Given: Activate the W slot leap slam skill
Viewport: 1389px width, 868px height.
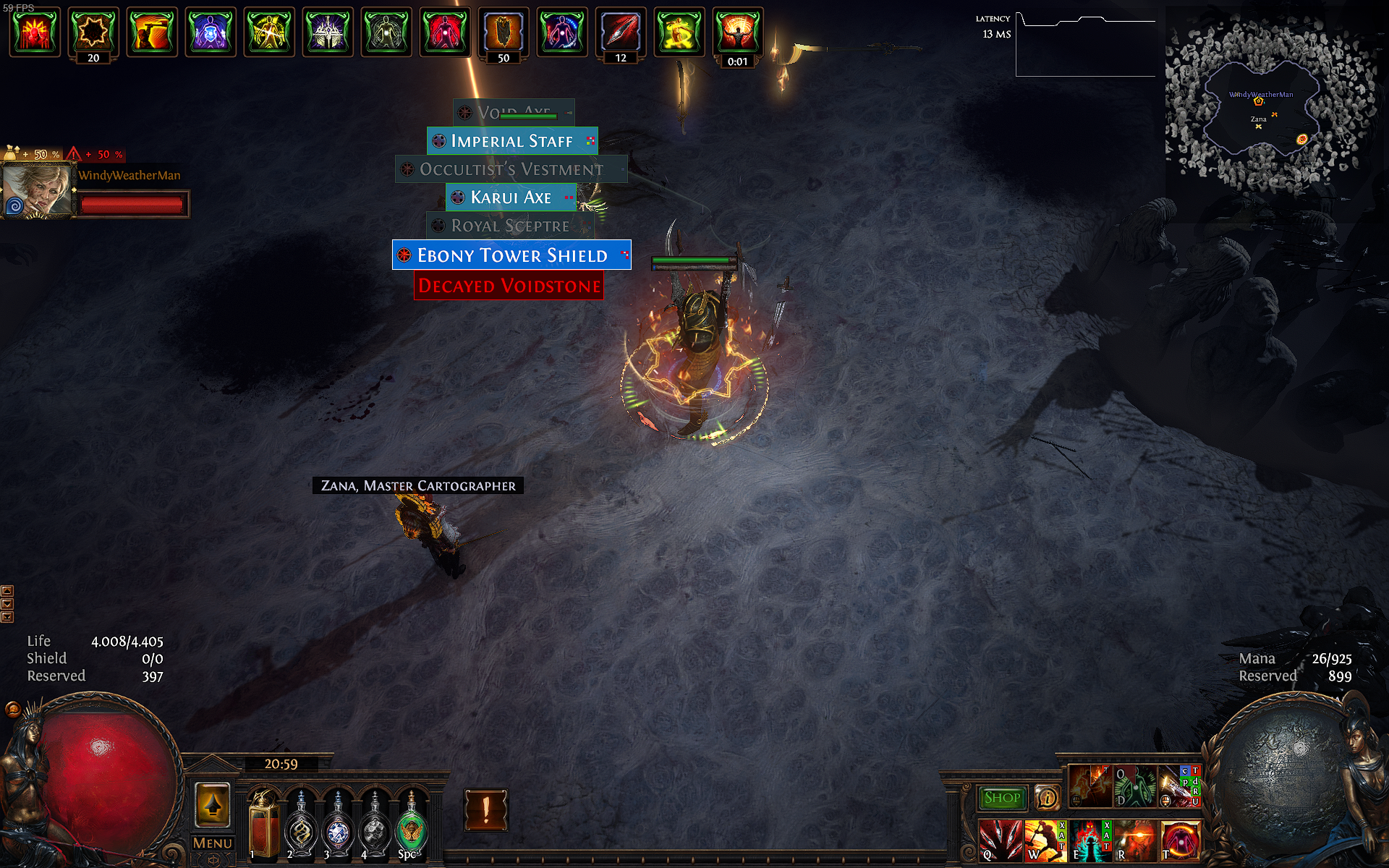Looking at the screenshot, I should point(1045,842).
